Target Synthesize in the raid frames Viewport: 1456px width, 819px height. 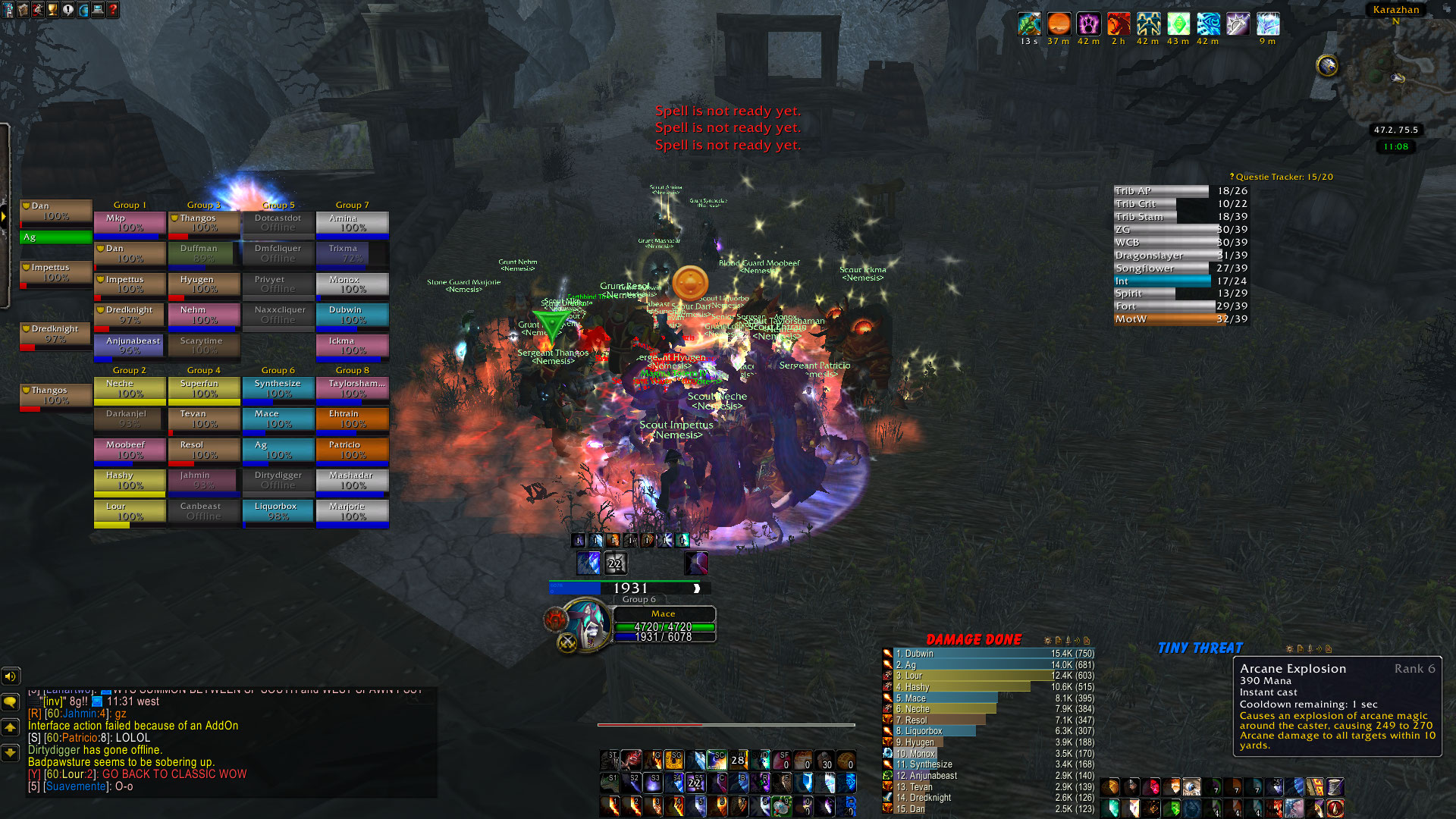coord(278,389)
